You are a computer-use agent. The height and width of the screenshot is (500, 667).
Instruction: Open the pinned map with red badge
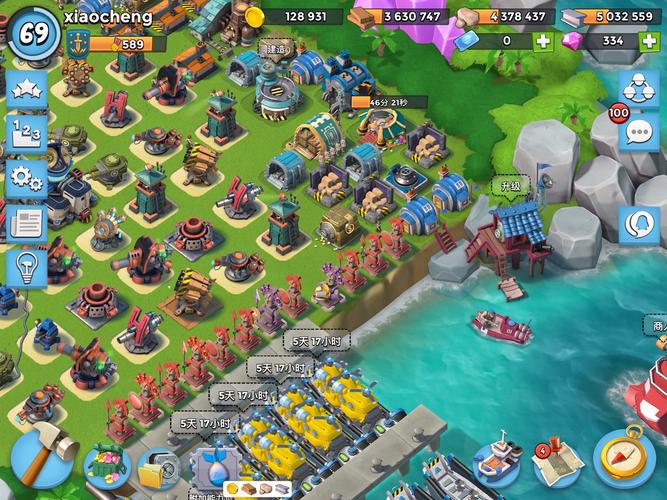pyautogui.click(x=555, y=460)
